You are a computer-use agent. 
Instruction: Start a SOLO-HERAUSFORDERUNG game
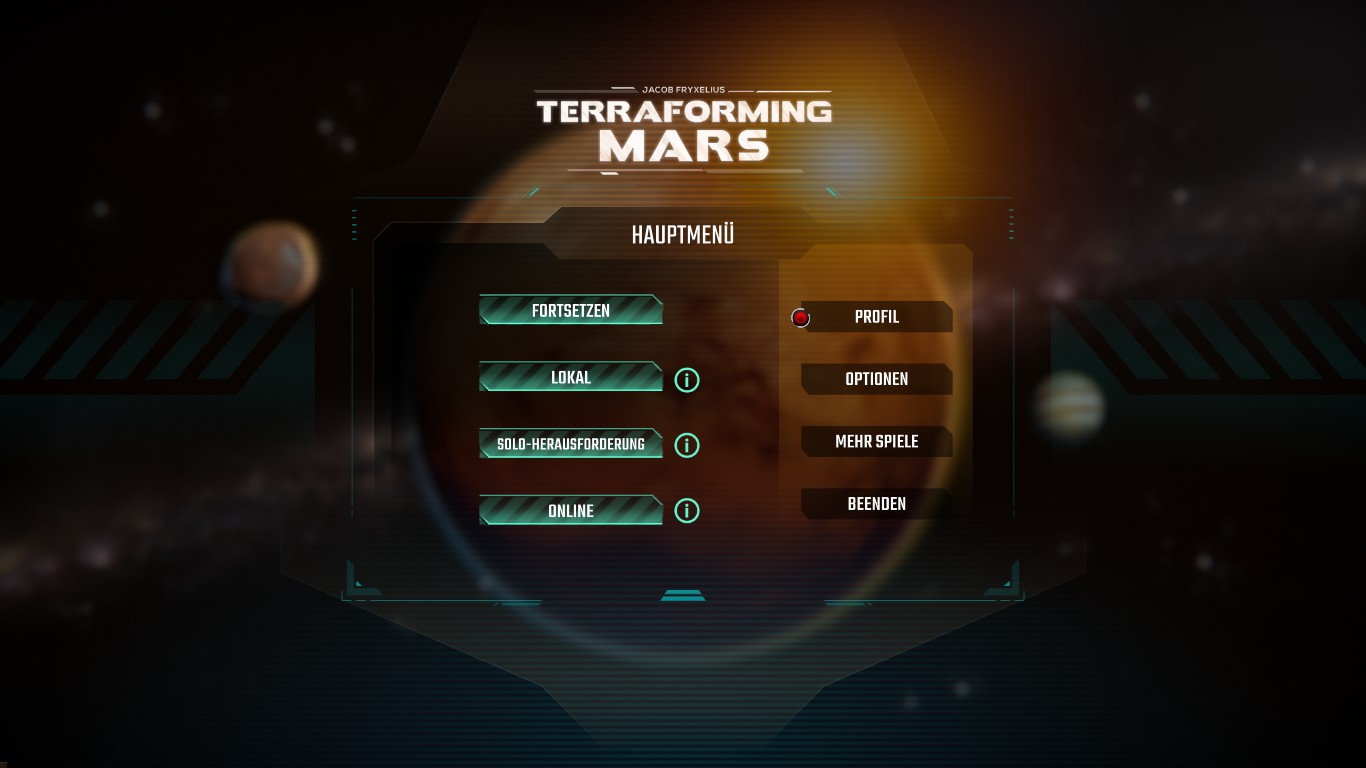(x=571, y=443)
